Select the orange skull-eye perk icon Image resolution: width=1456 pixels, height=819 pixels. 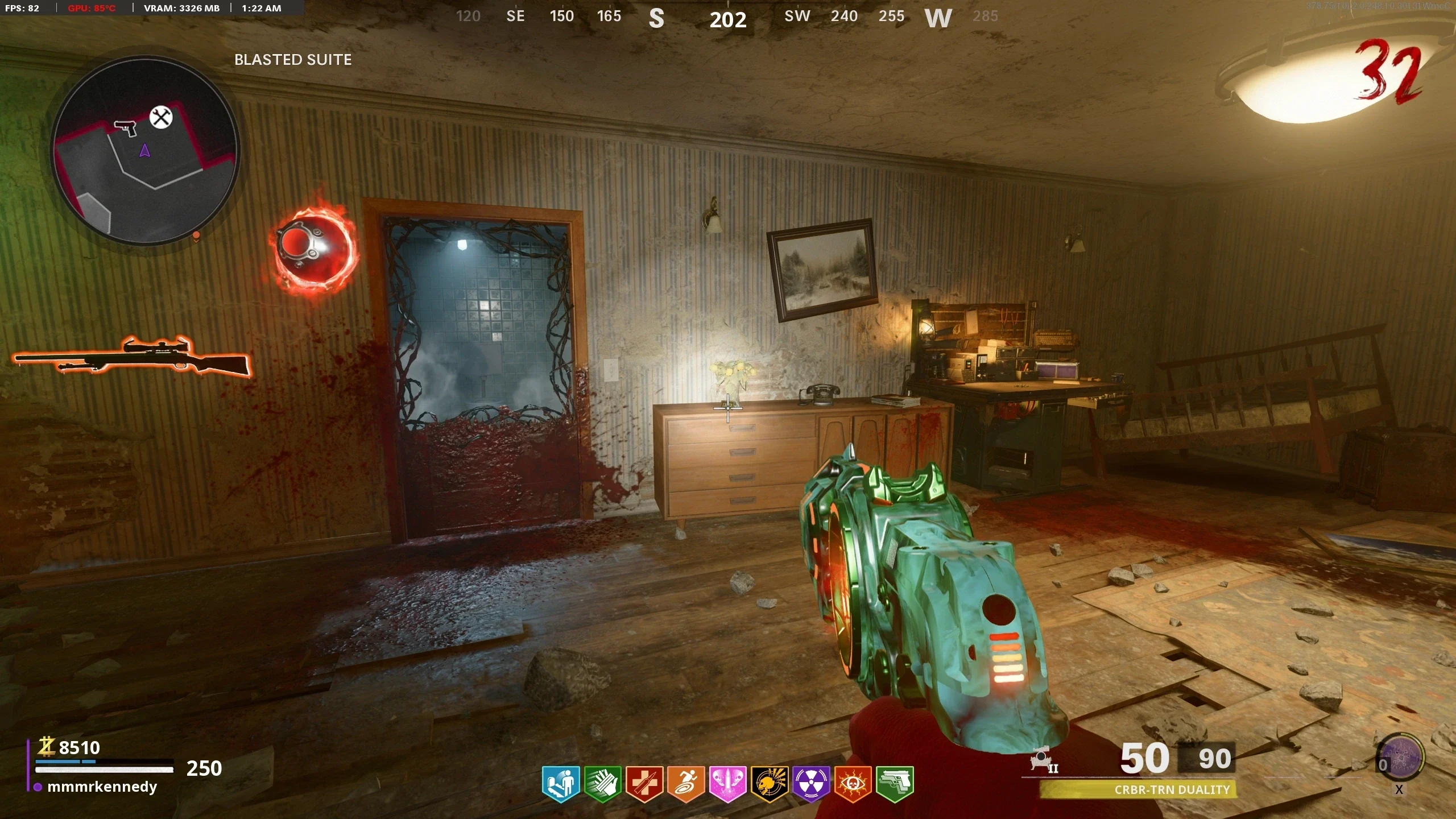tap(853, 784)
